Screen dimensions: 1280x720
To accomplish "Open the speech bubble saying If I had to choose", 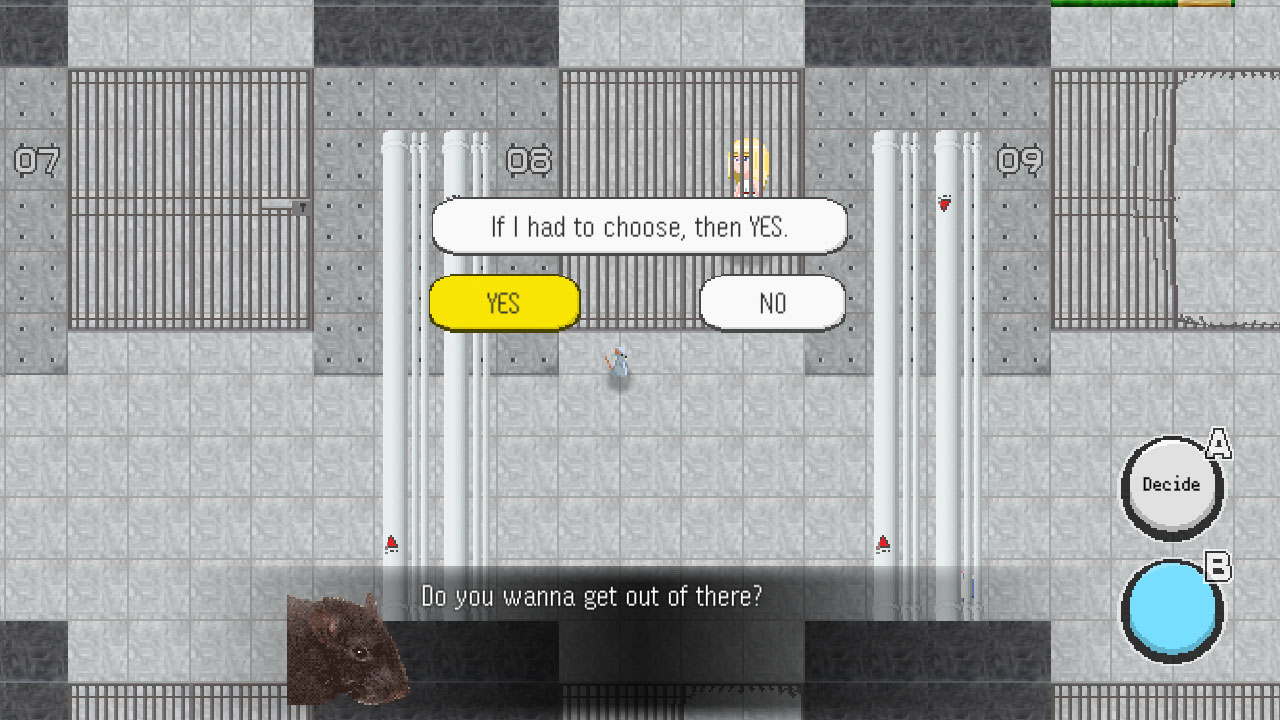I will (x=640, y=226).
